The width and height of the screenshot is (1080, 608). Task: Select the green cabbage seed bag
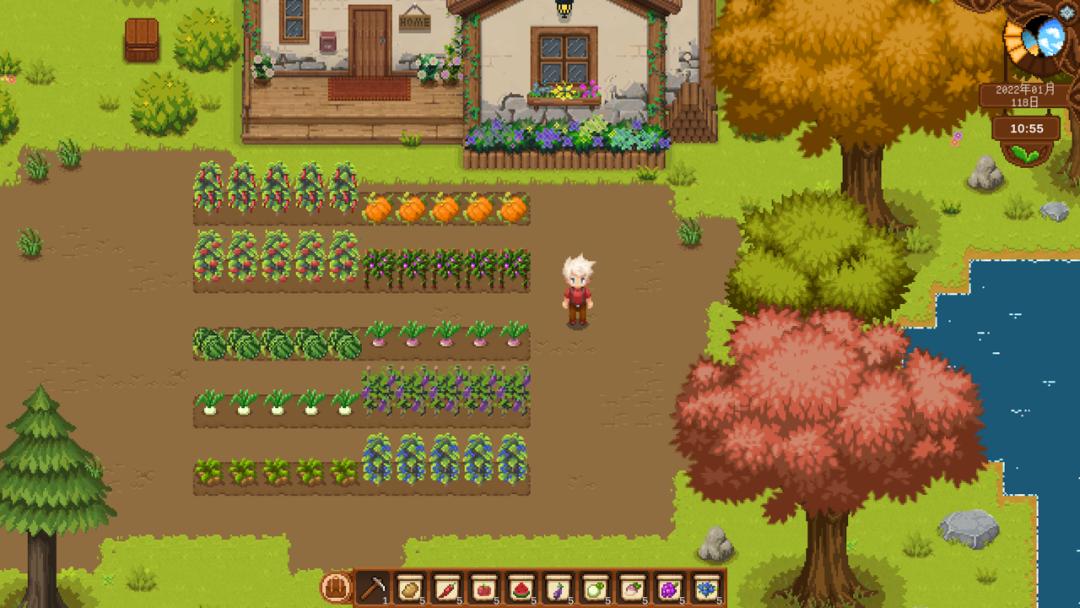pyautogui.click(x=595, y=587)
